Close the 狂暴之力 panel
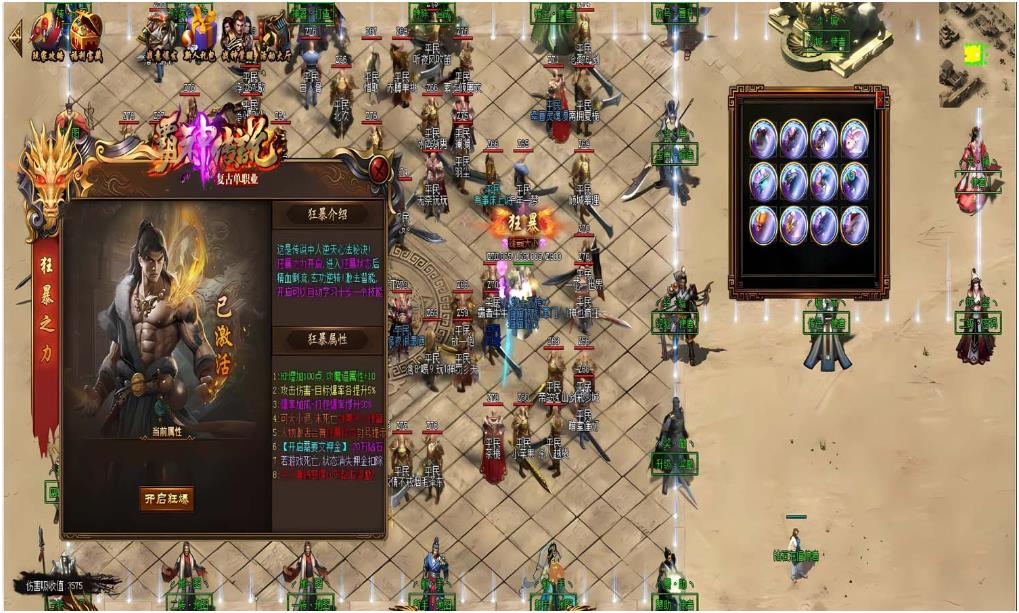 pos(379,170)
